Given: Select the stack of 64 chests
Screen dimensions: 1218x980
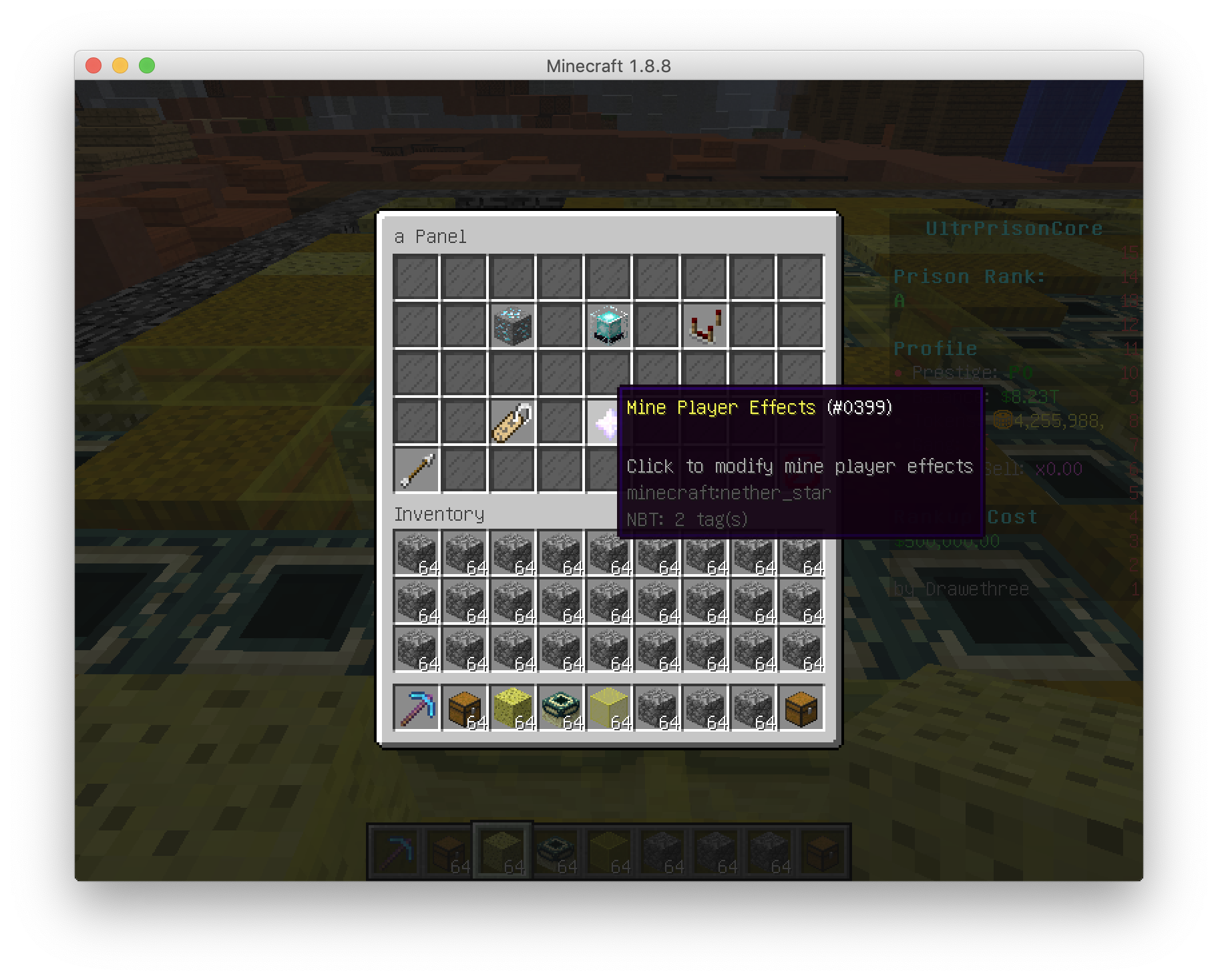Looking at the screenshot, I should 465,708.
